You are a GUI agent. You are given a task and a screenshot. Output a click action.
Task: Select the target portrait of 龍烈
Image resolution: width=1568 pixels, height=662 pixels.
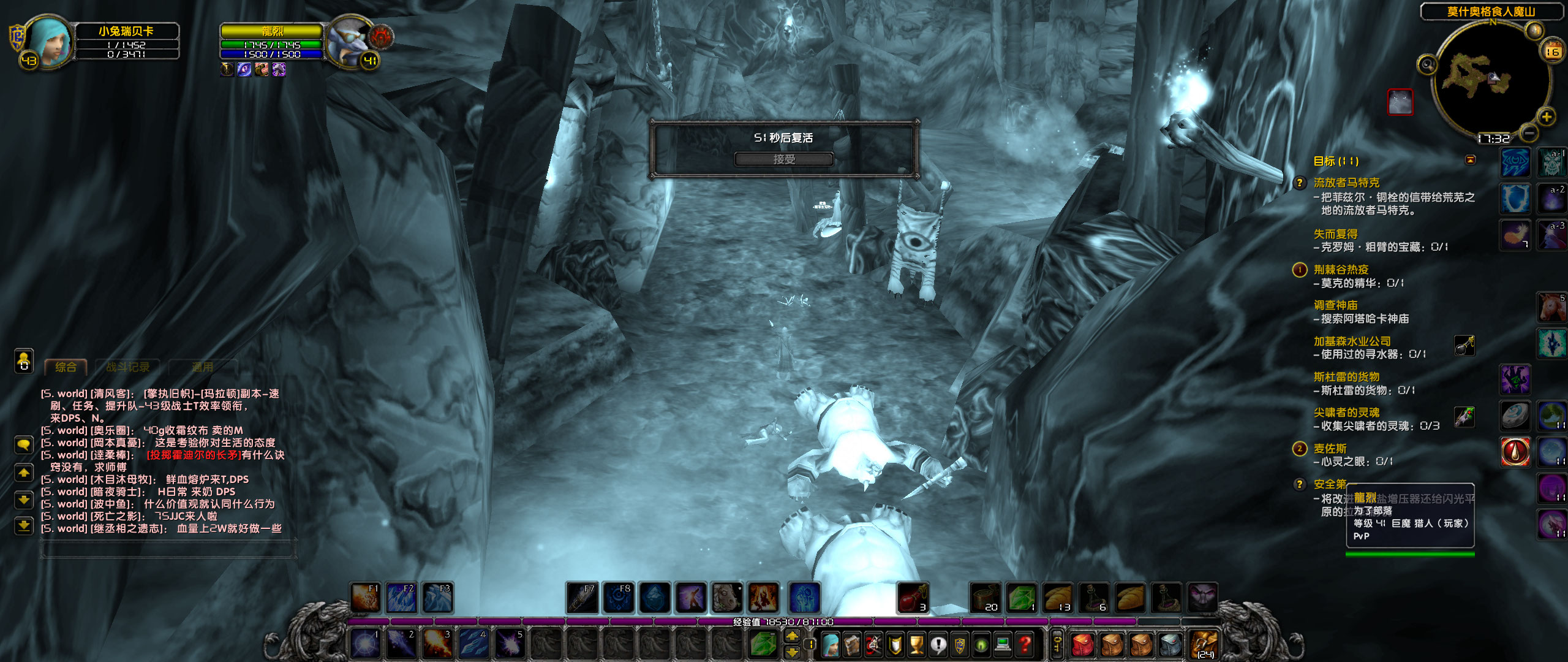click(346, 38)
